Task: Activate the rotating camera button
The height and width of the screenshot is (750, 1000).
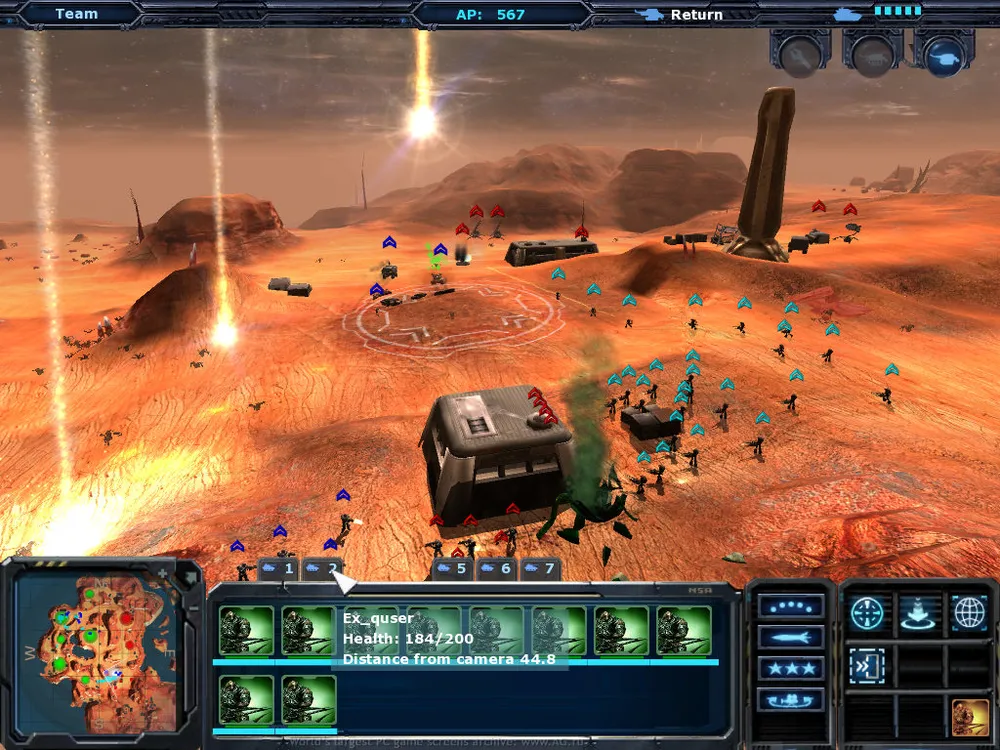Action: 791,699
